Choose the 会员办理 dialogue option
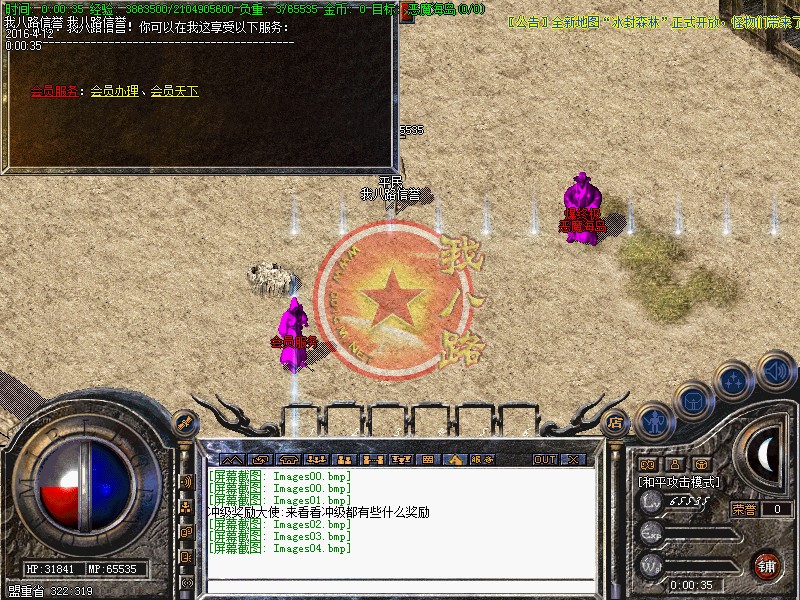This screenshot has height=600, width=800. click(x=114, y=91)
